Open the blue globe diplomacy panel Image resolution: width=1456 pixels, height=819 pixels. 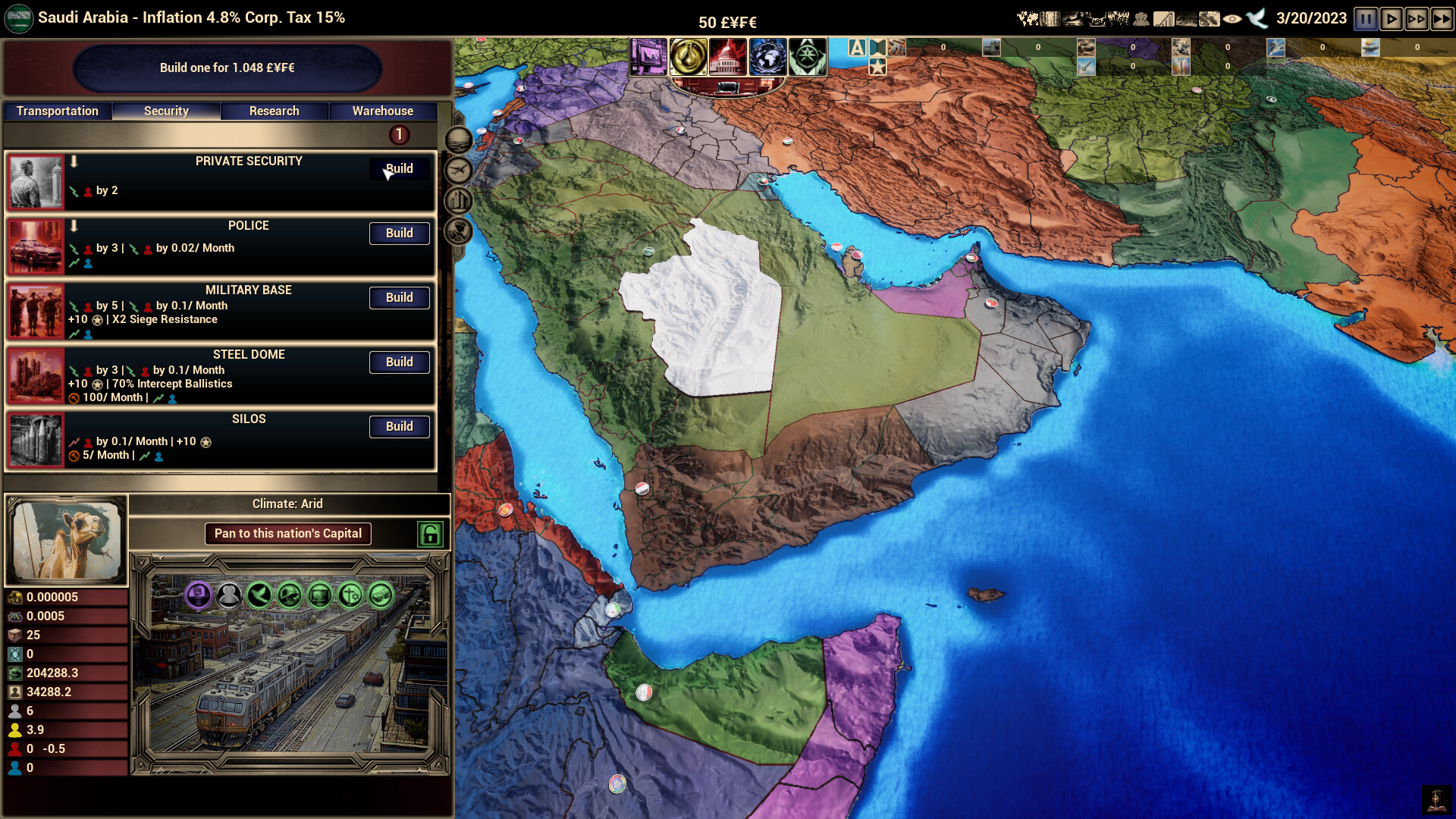(x=767, y=57)
